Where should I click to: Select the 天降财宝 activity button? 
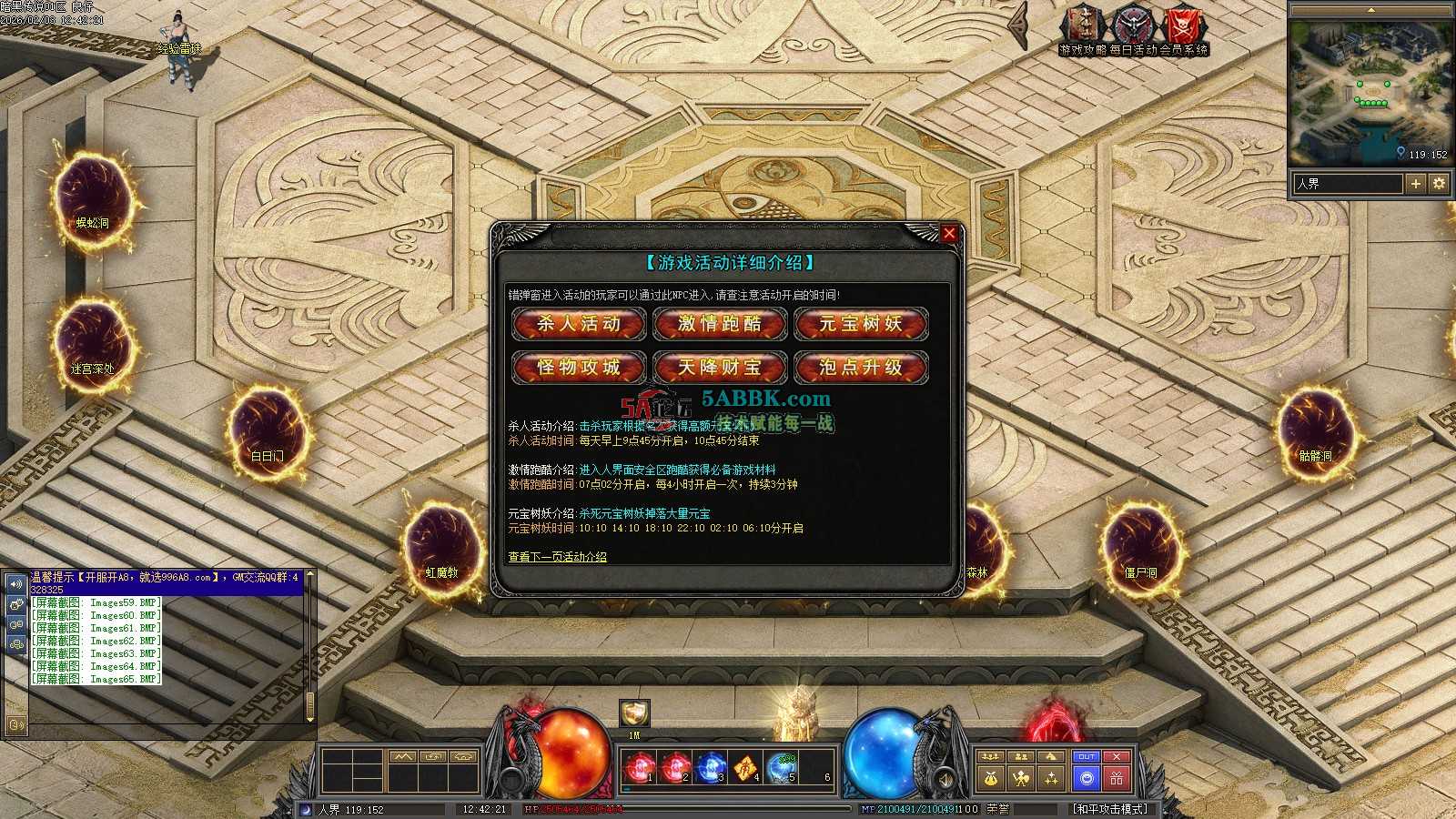720,368
